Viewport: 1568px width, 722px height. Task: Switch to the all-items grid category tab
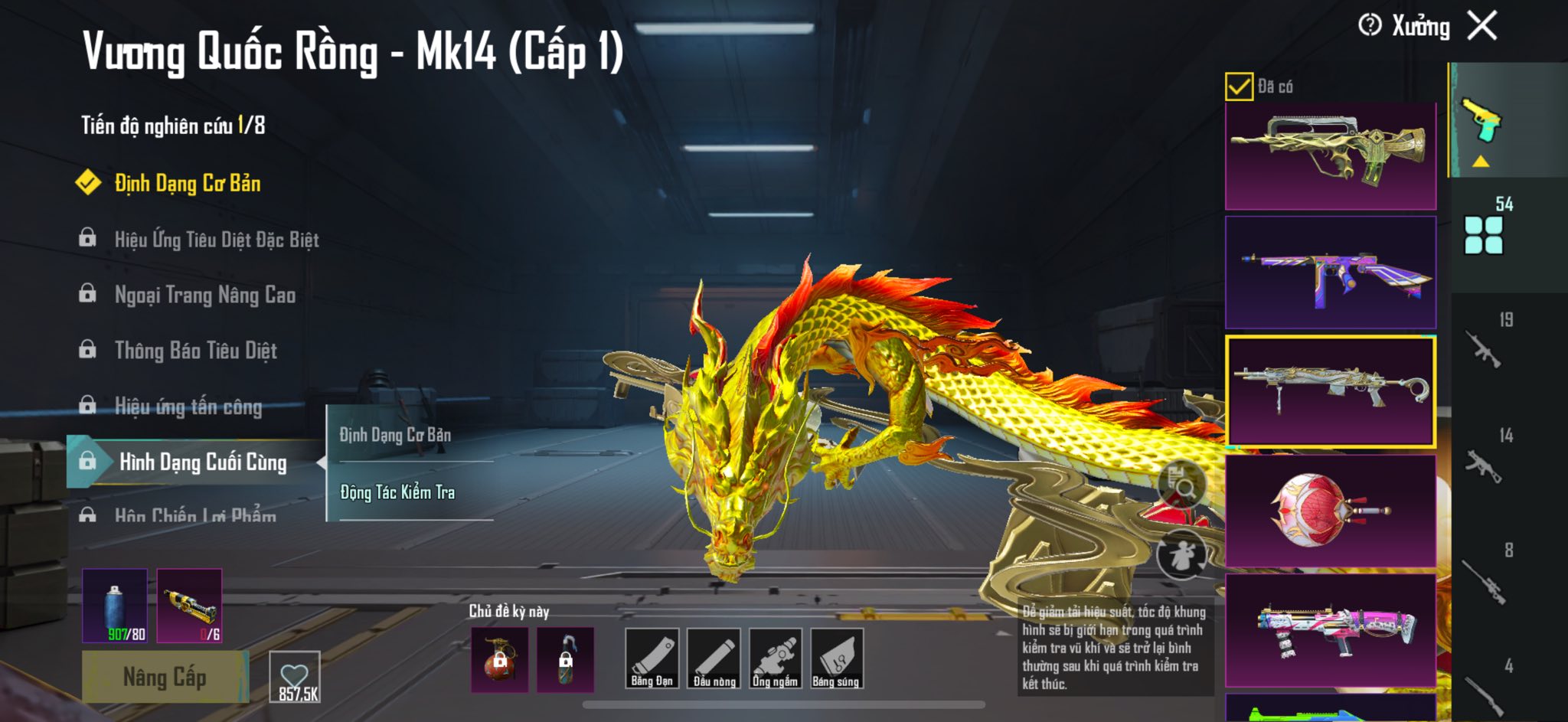1483,234
